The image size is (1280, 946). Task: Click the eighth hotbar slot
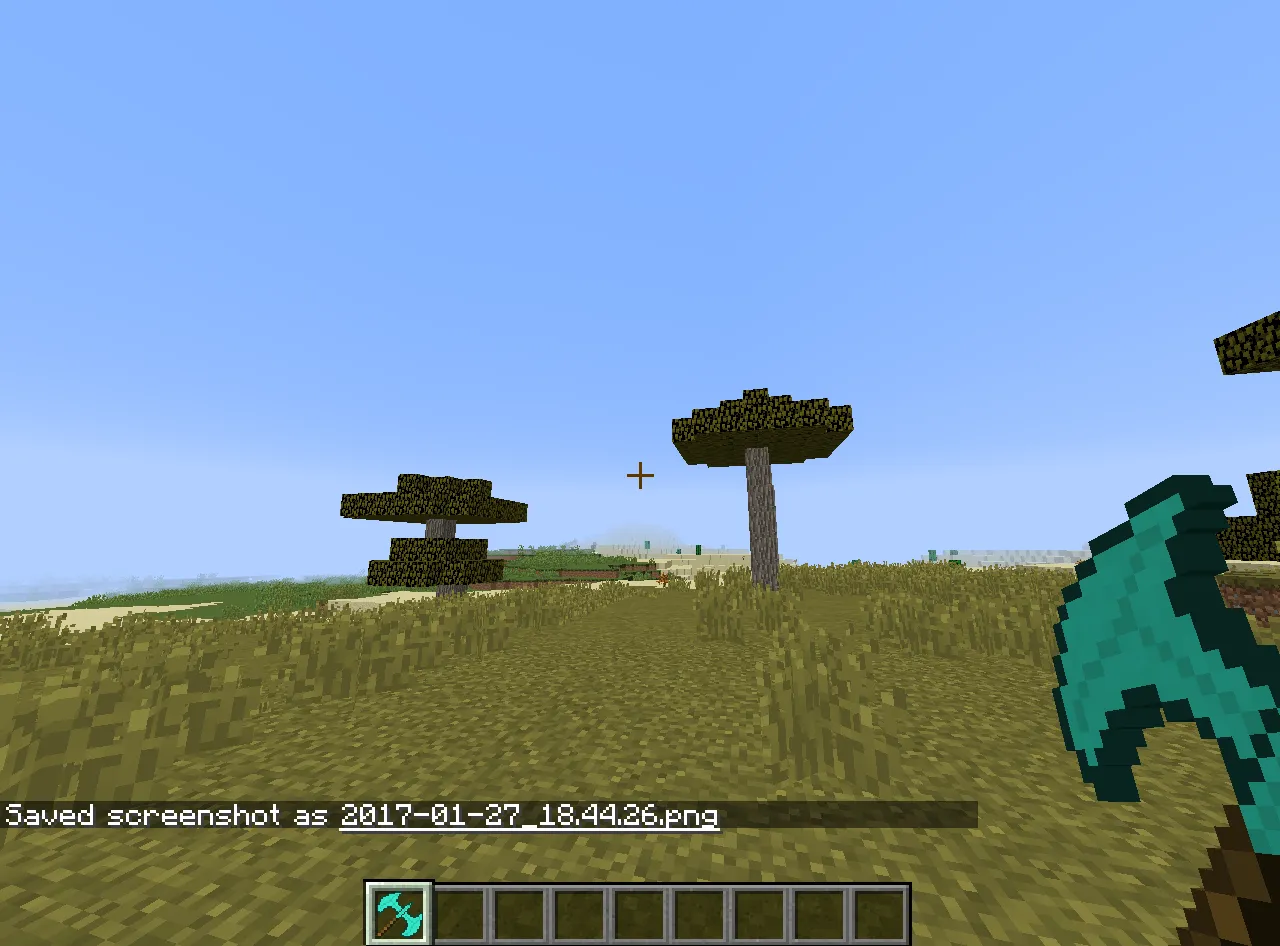tap(818, 910)
